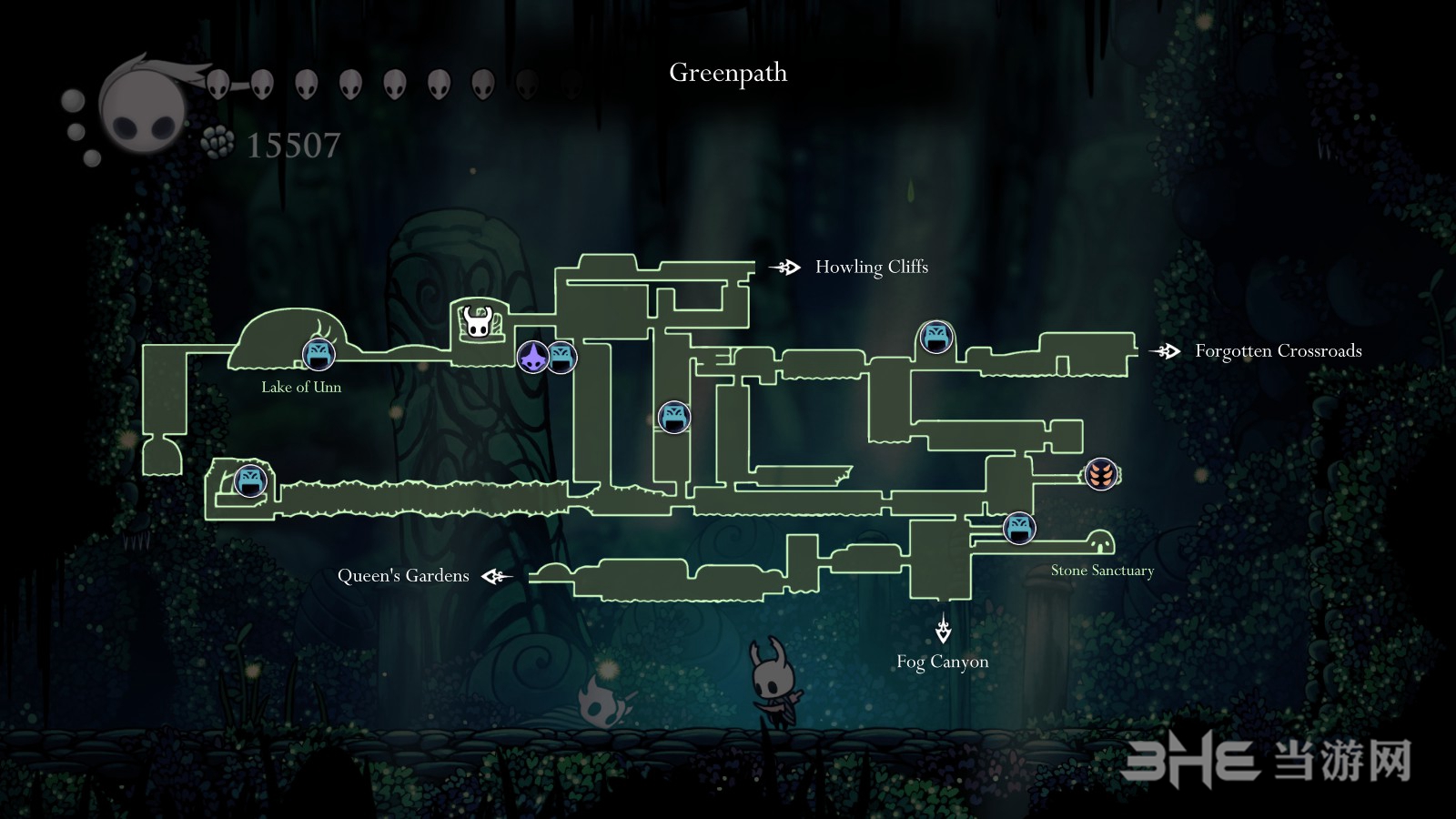Click the Lake of Unn map label
This screenshot has height=819, width=1456.
click(301, 388)
